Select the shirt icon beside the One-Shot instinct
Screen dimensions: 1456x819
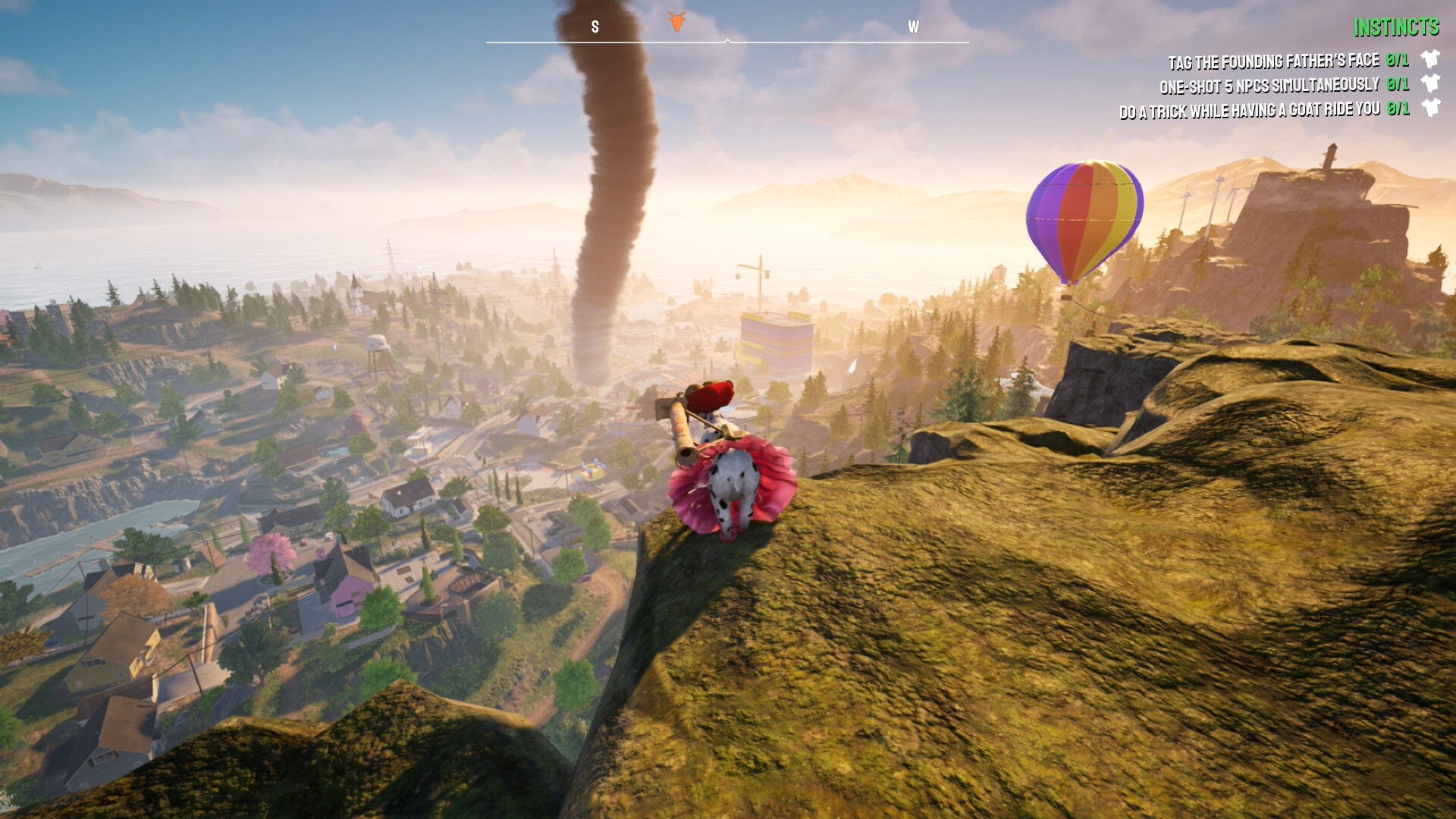point(1429,81)
